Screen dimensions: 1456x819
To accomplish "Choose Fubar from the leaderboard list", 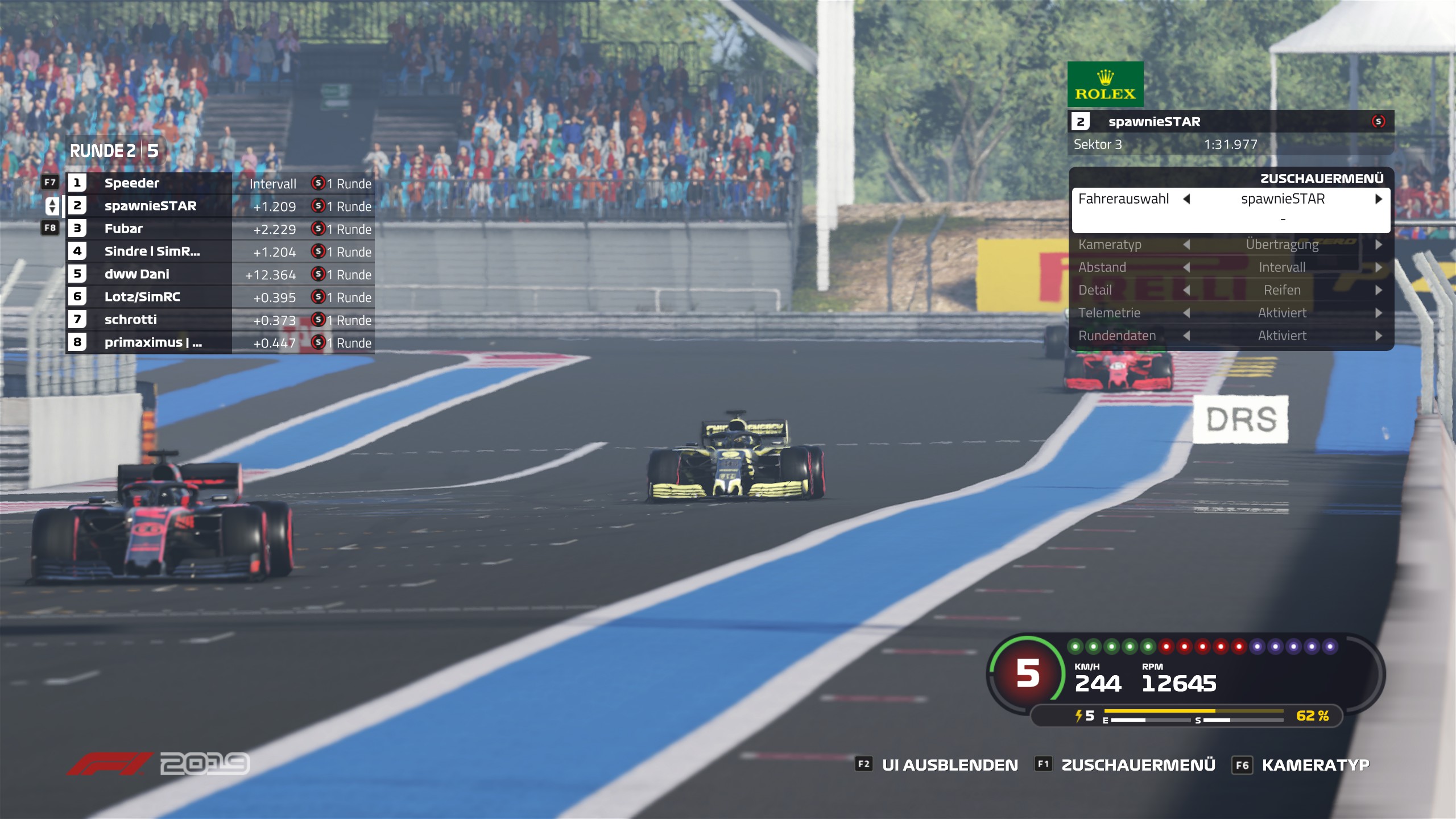I will [x=123, y=229].
